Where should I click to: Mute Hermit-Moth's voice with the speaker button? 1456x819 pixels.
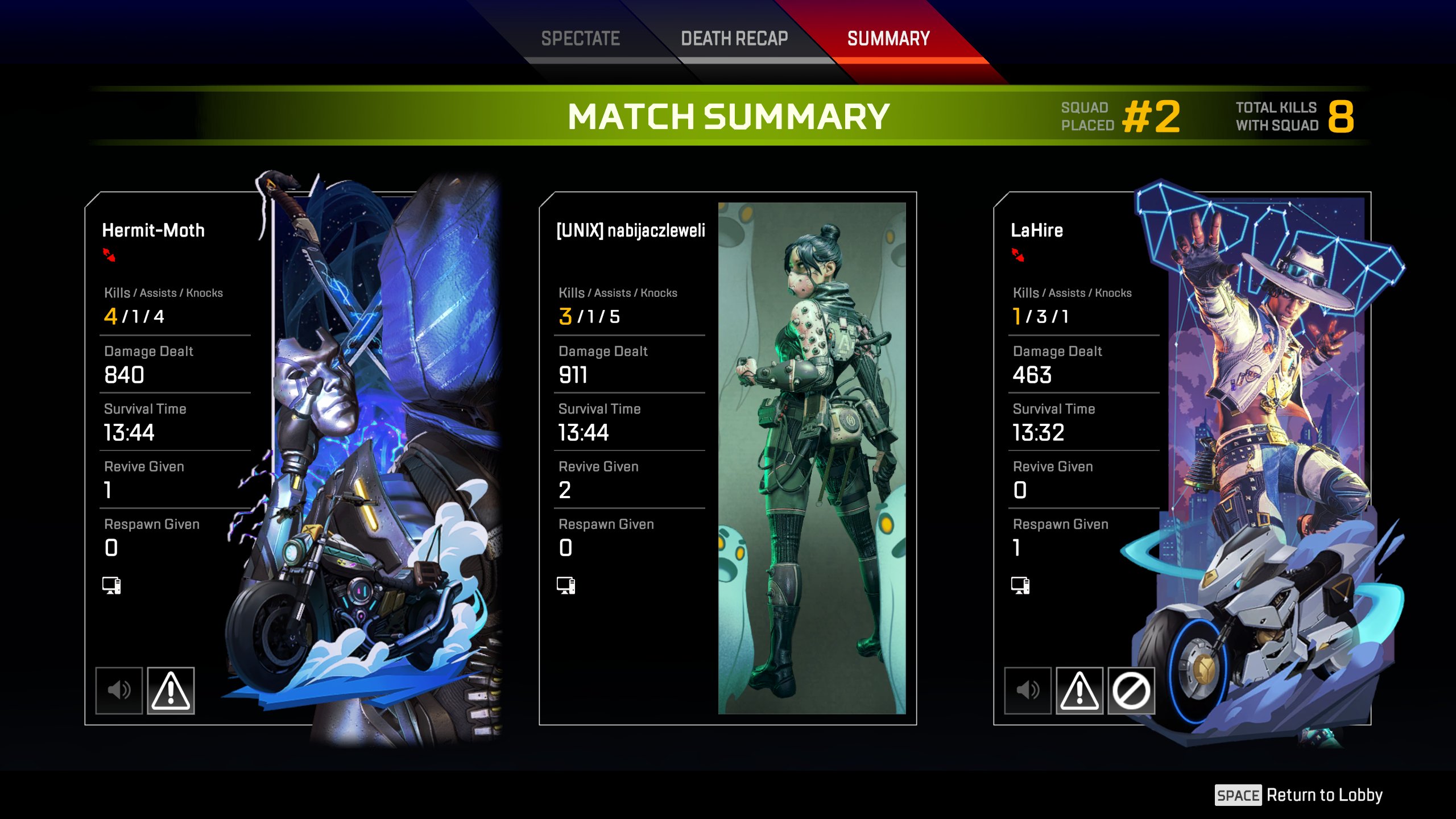(119, 690)
